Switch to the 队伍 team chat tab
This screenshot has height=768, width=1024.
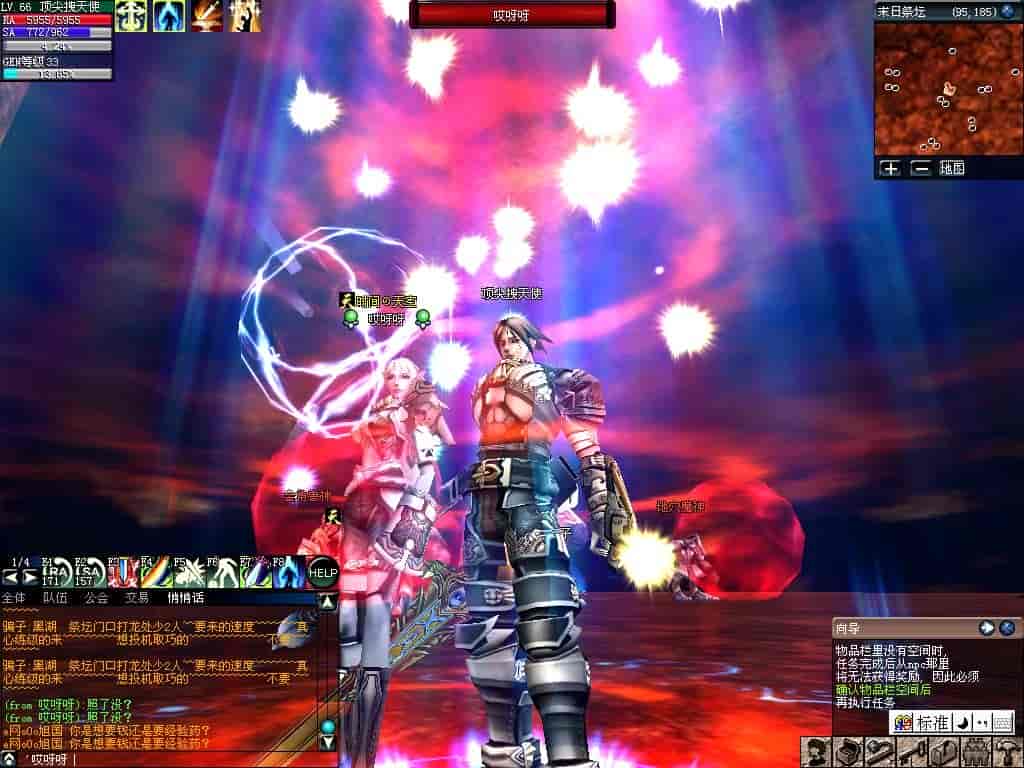tap(55, 598)
